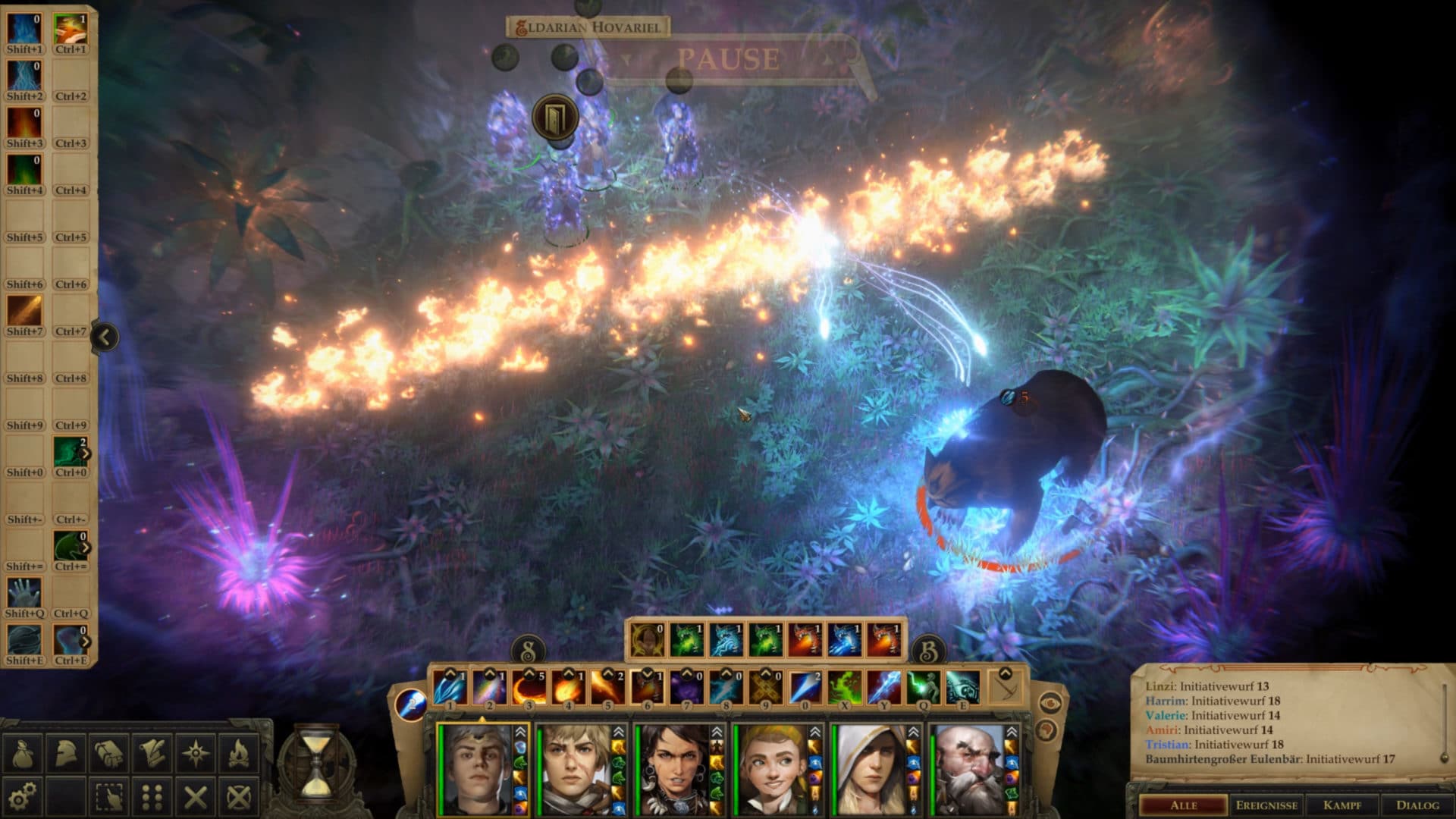Click the green acid spell on key X

(x=845, y=686)
